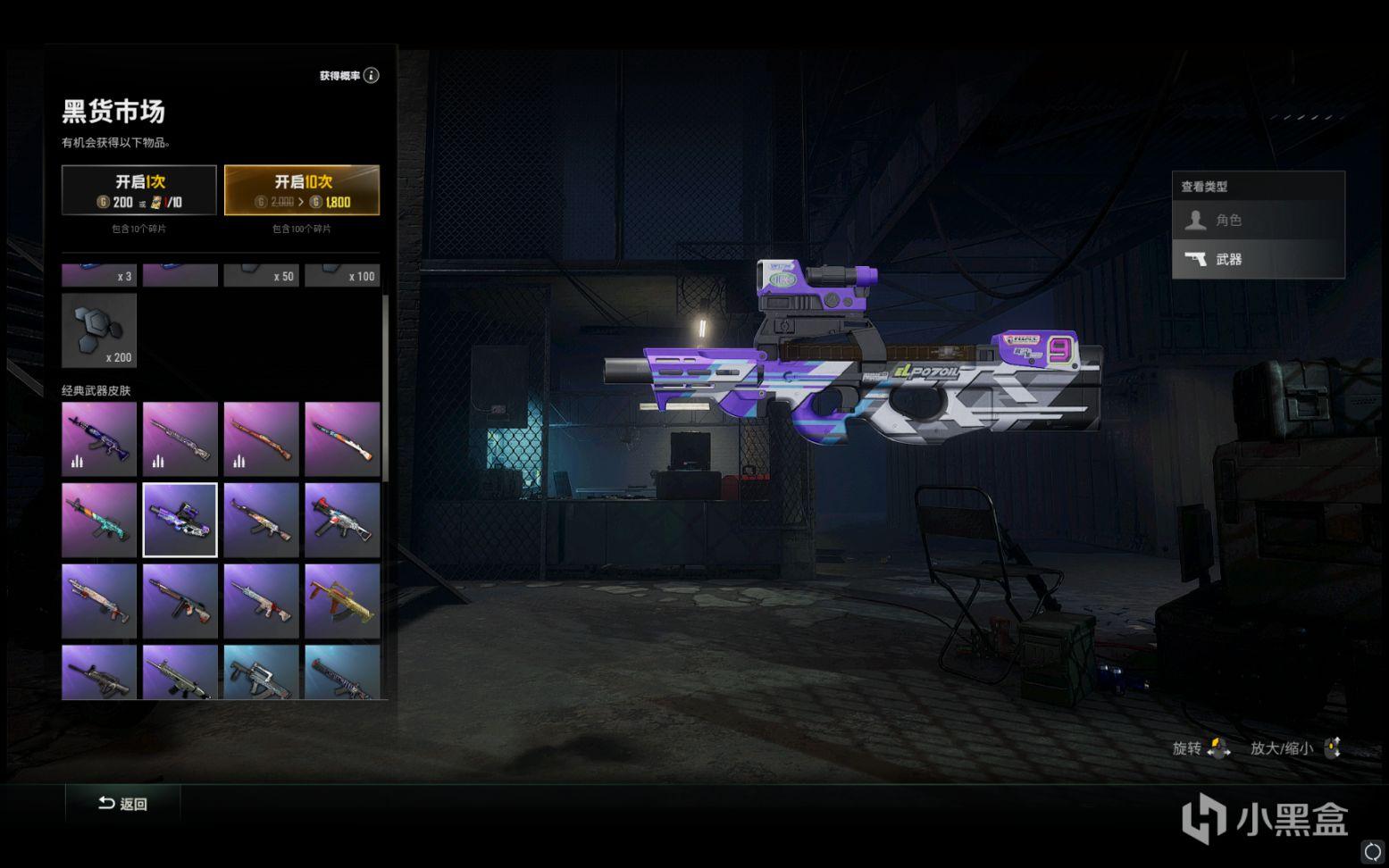Preview the golden Groza skin

coord(342,600)
